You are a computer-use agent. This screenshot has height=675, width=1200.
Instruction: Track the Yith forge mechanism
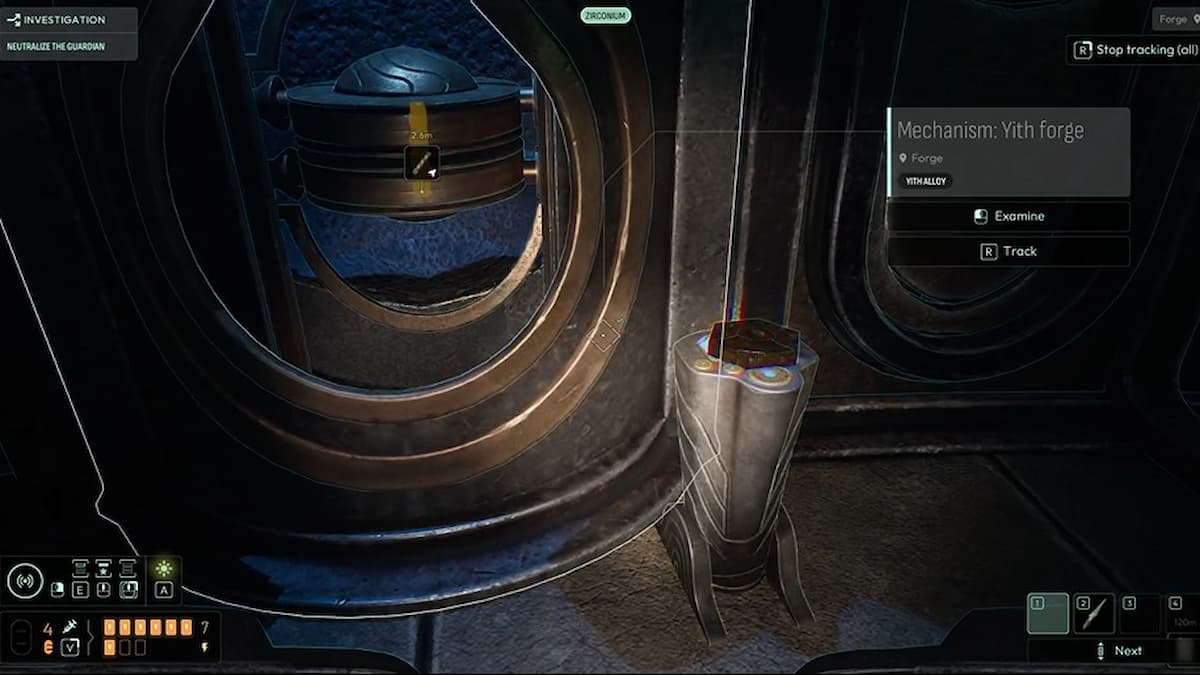[x=1009, y=251]
